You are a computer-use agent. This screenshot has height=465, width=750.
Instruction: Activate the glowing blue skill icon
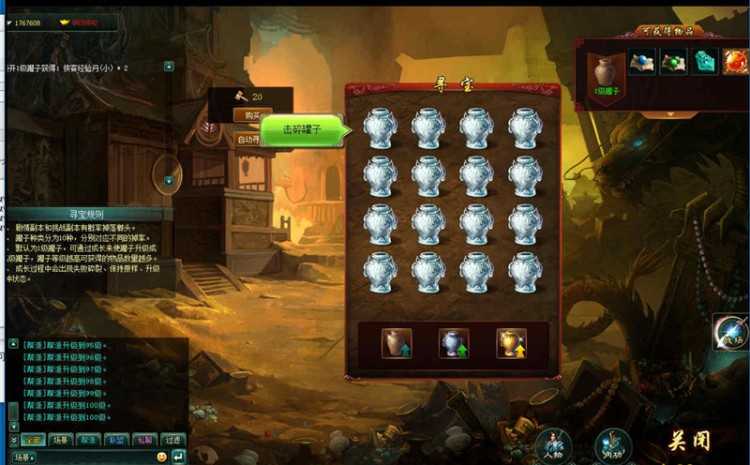click(x=732, y=332)
